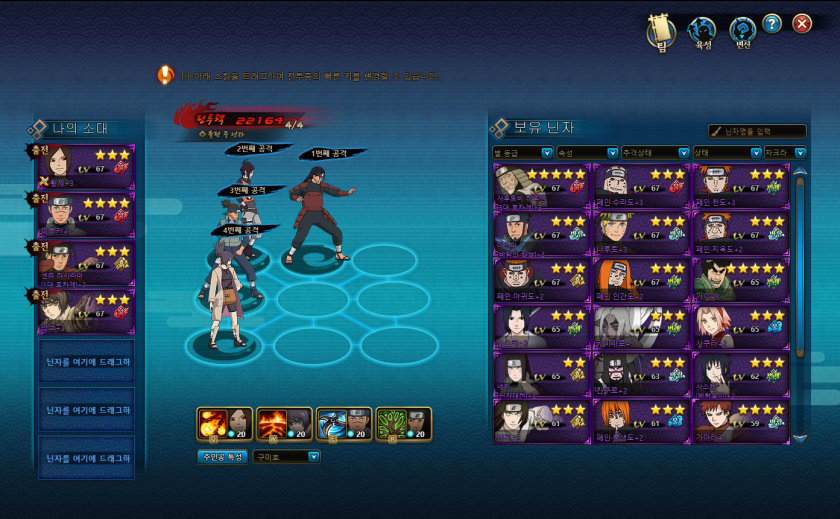Choose the pink-haired 사쿠라 ninja card

point(738,327)
